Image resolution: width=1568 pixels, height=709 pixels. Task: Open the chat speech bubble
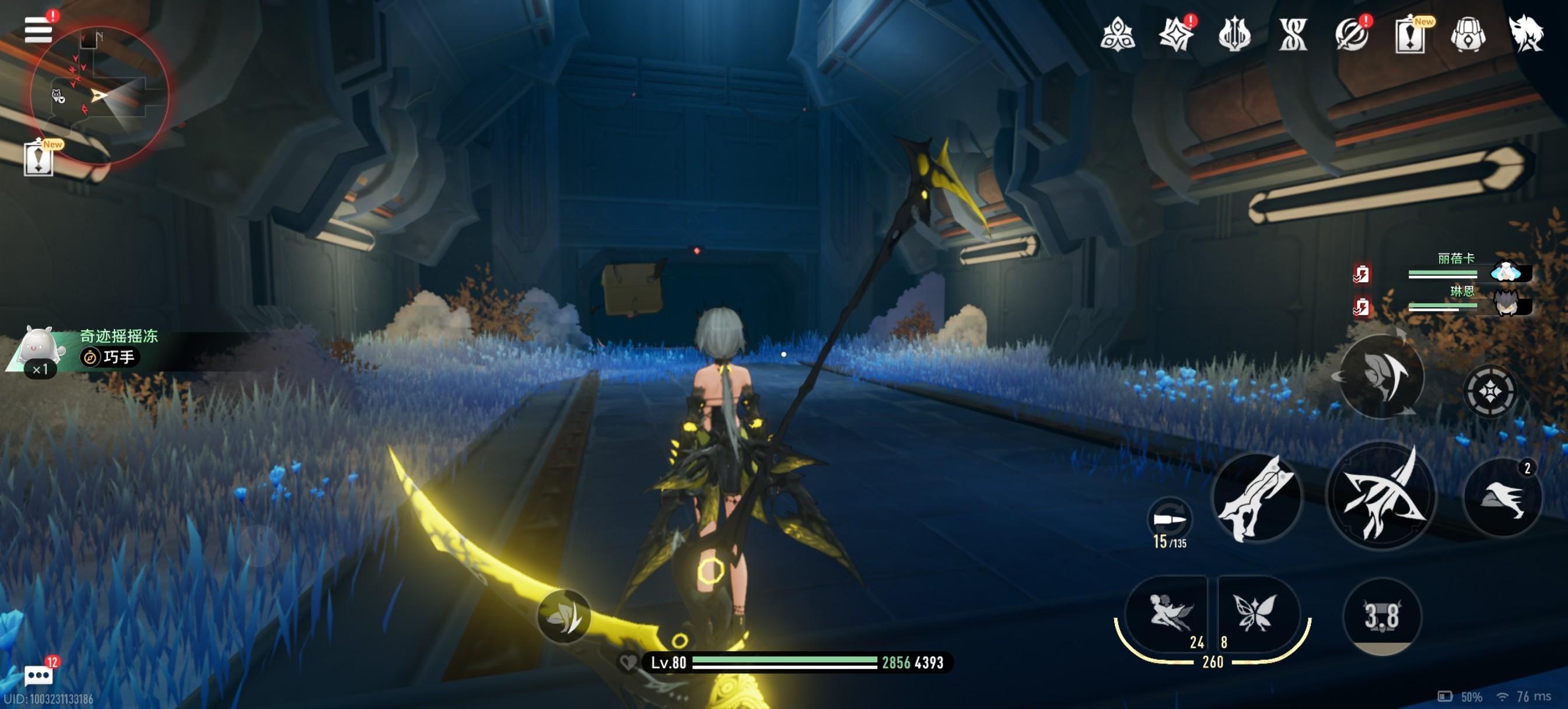(38, 675)
